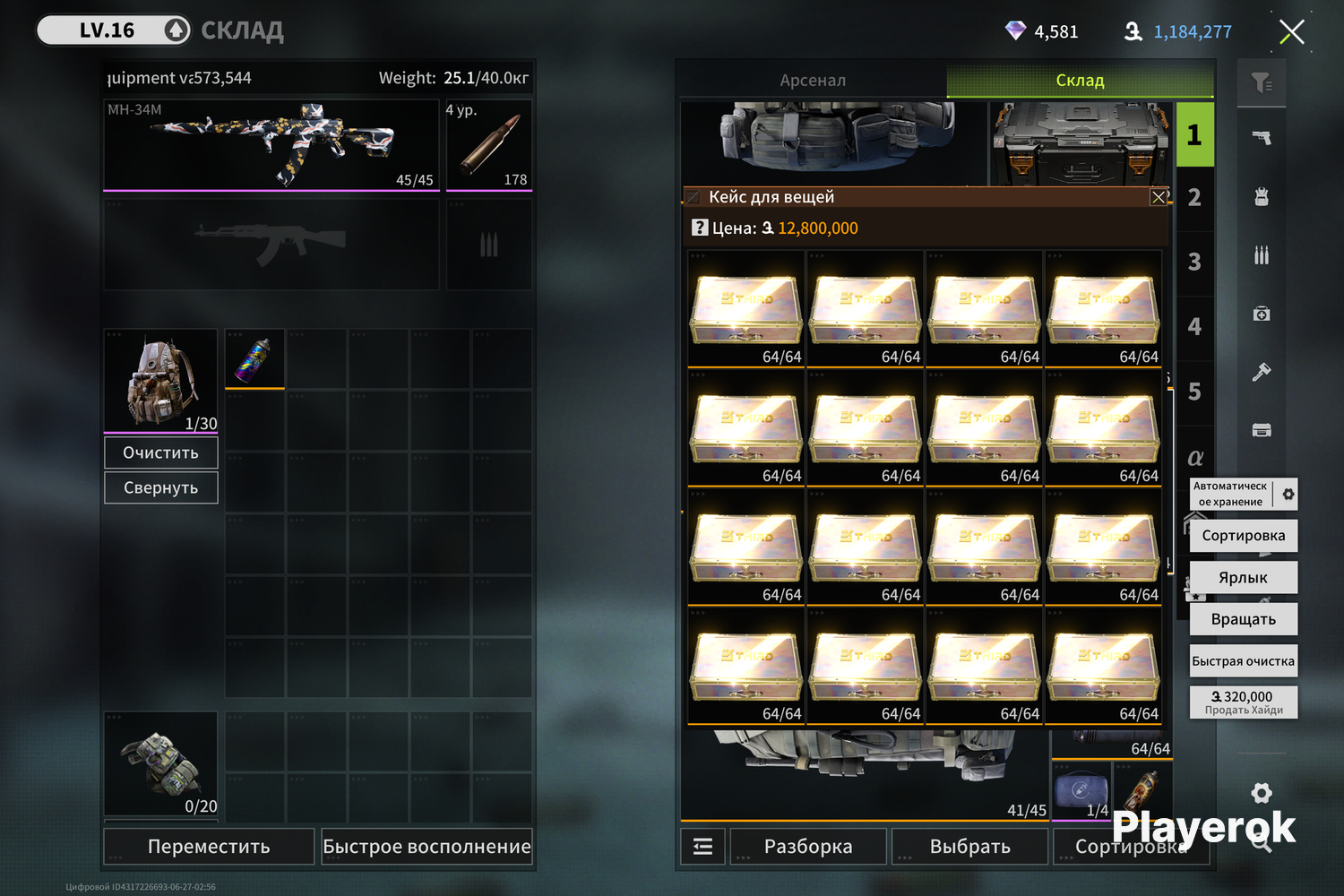Run Быстрая очистка
The height and width of the screenshot is (896, 1344).
(1243, 661)
